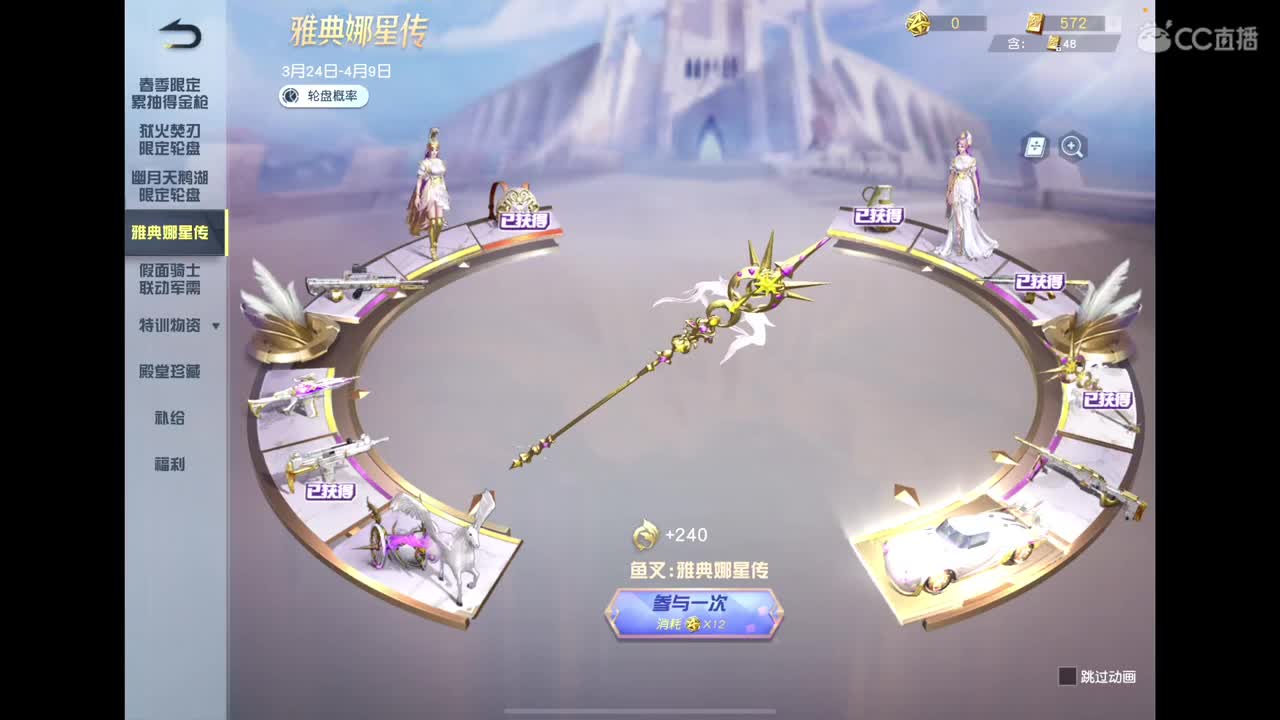Collapse the 特训物资 section arrow
The height and width of the screenshot is (720, 1280).
click(x=217, y=326)
